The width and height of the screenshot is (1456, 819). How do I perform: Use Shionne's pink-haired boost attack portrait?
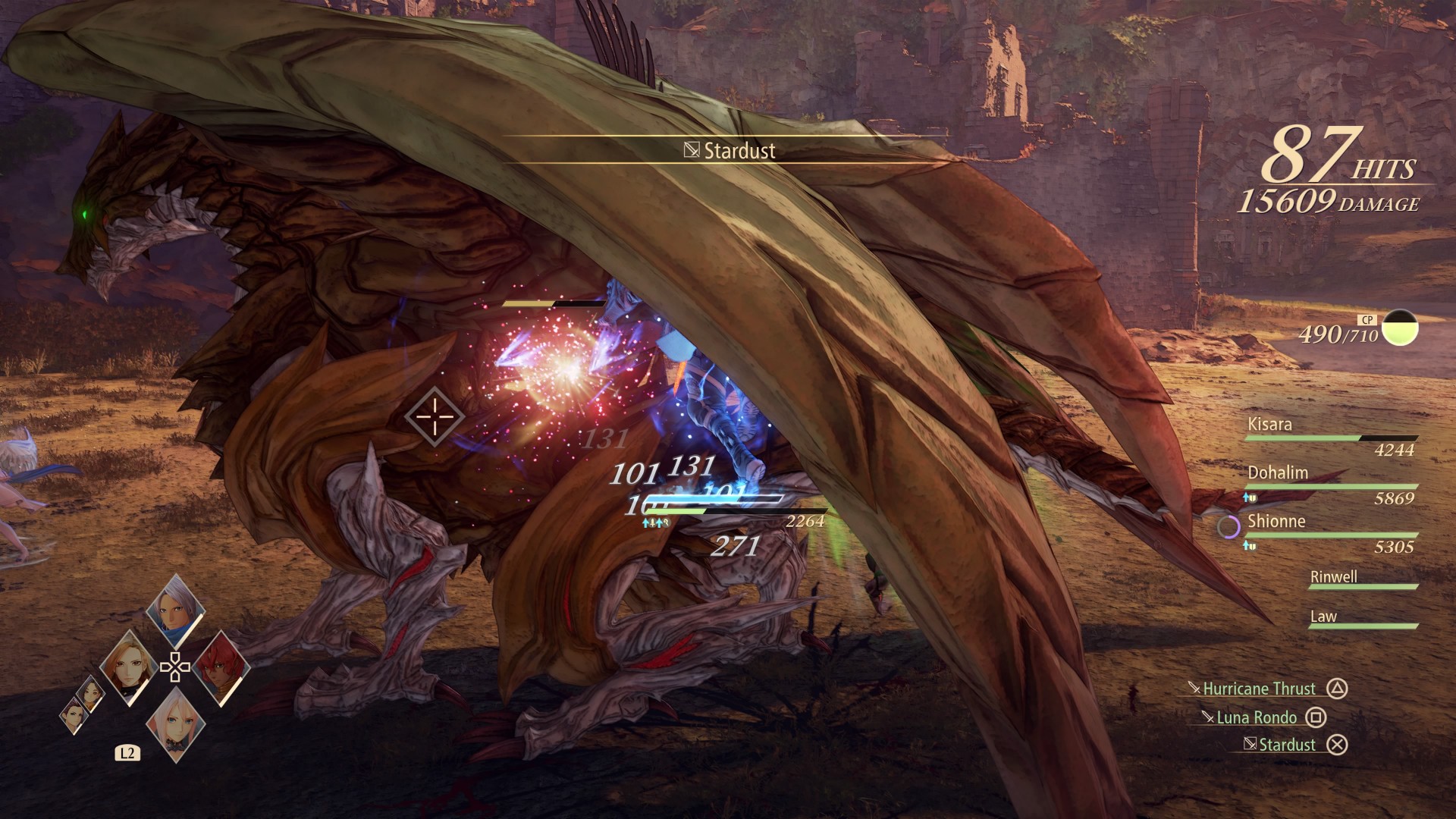(x=175, y=723)
